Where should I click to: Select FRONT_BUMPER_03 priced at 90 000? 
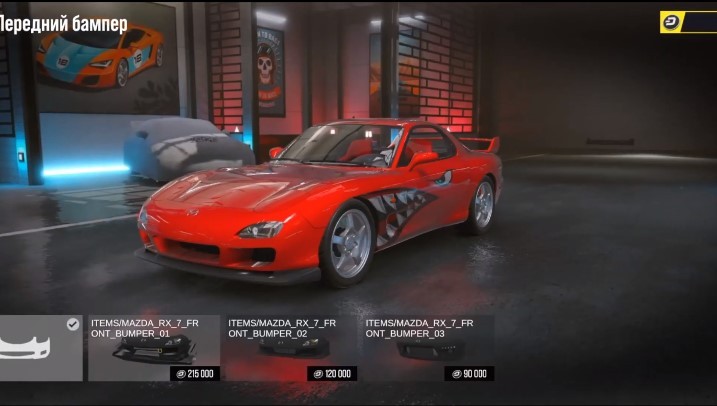(429, 348)
